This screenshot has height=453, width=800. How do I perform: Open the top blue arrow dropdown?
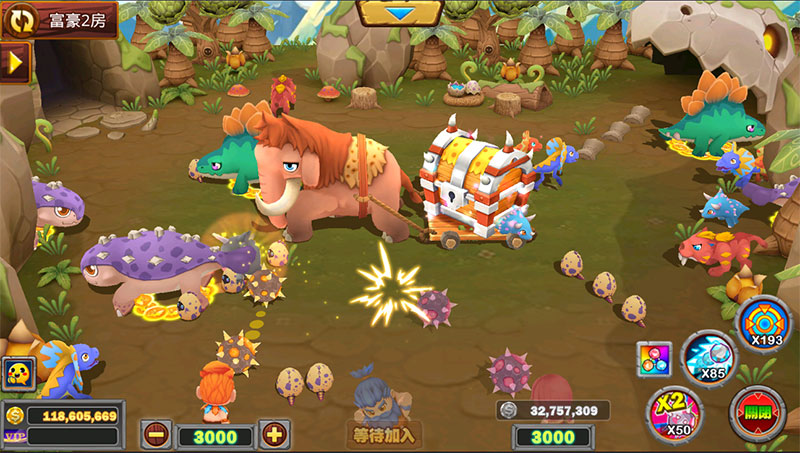click(400, 13)
